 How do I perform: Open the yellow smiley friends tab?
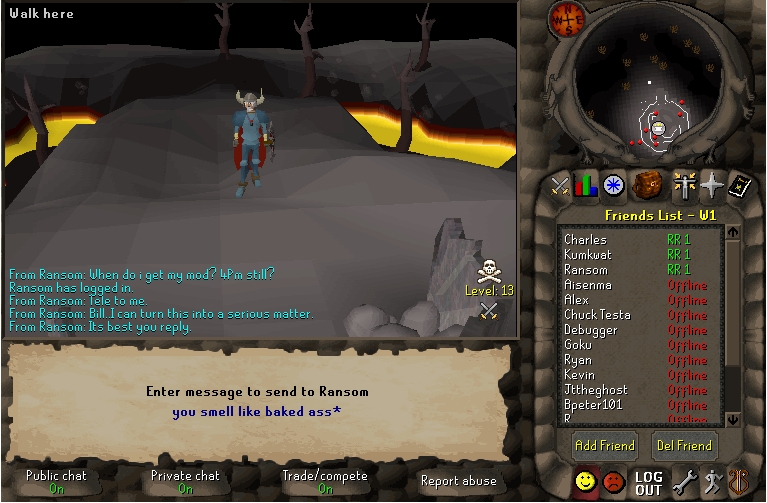coord(585,482)
